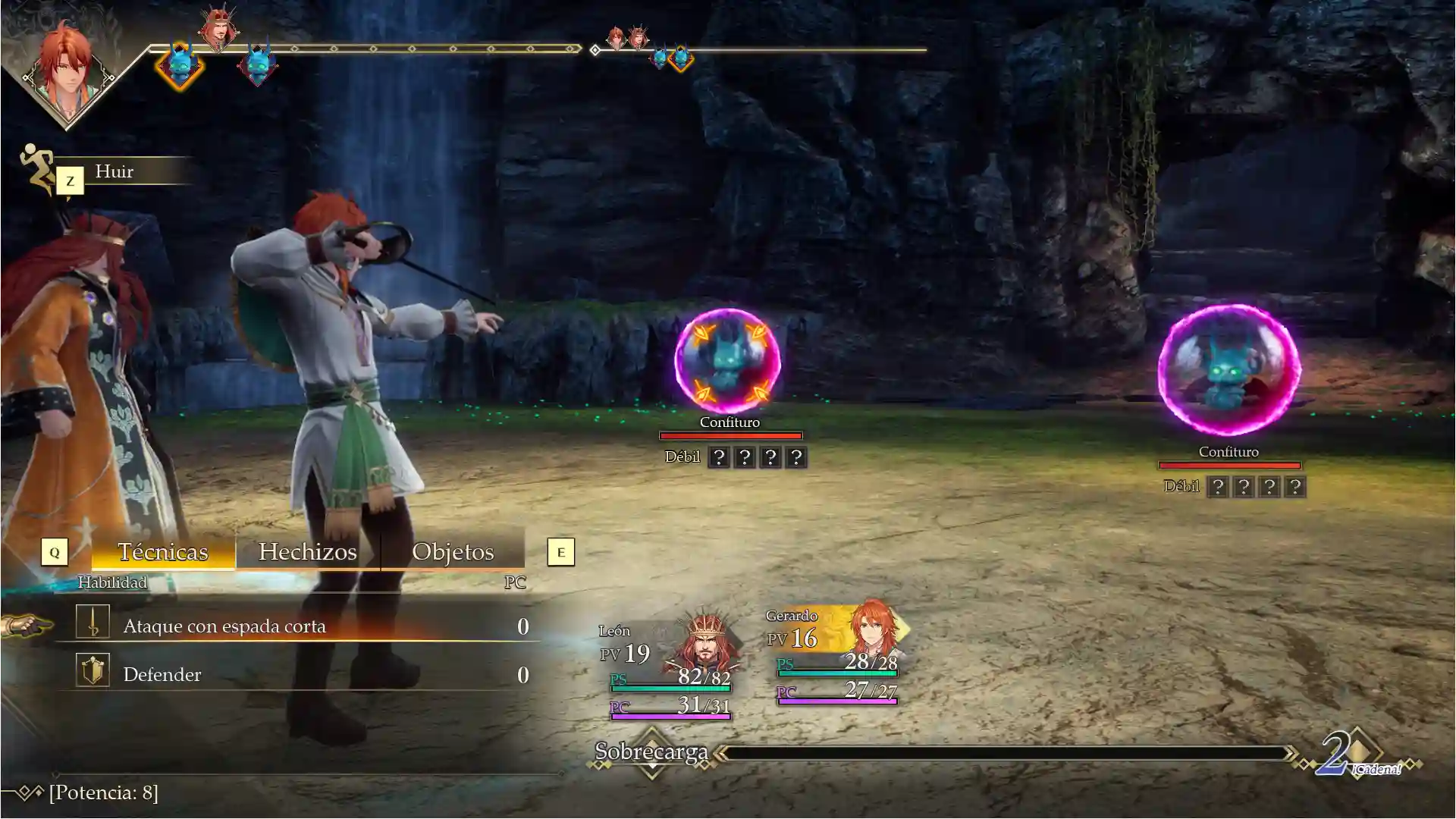Target the Confituro on the far right
Viewport: 1456px width, 819px height.
[1228, 369]
